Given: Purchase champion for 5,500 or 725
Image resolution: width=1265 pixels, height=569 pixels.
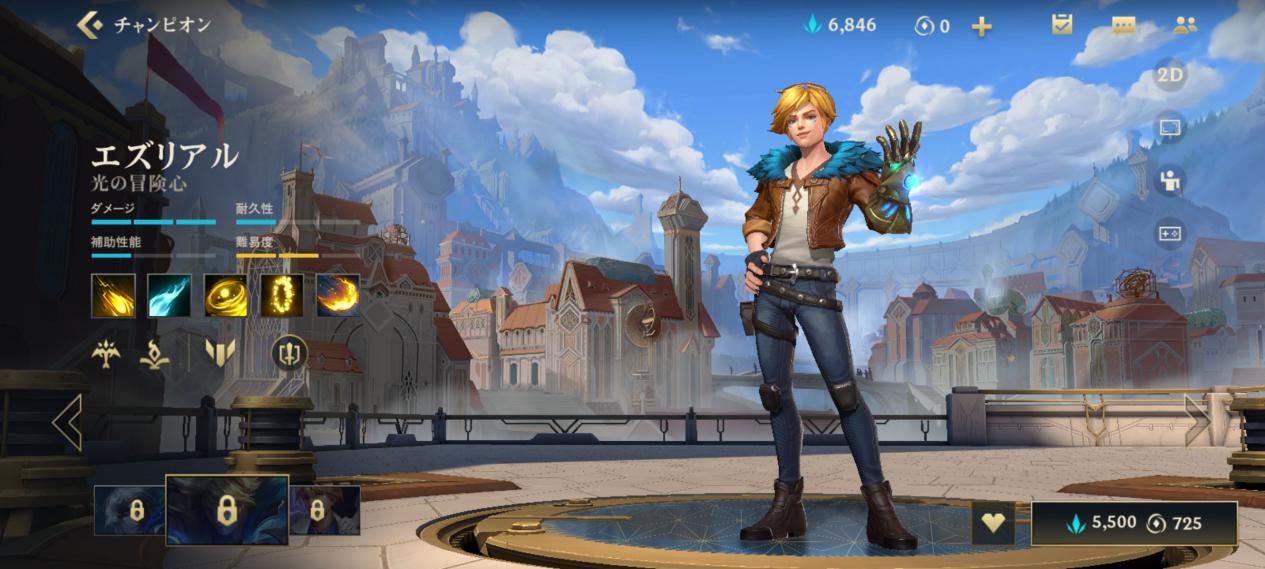Looking at the screenshot, I should 1134,523.
